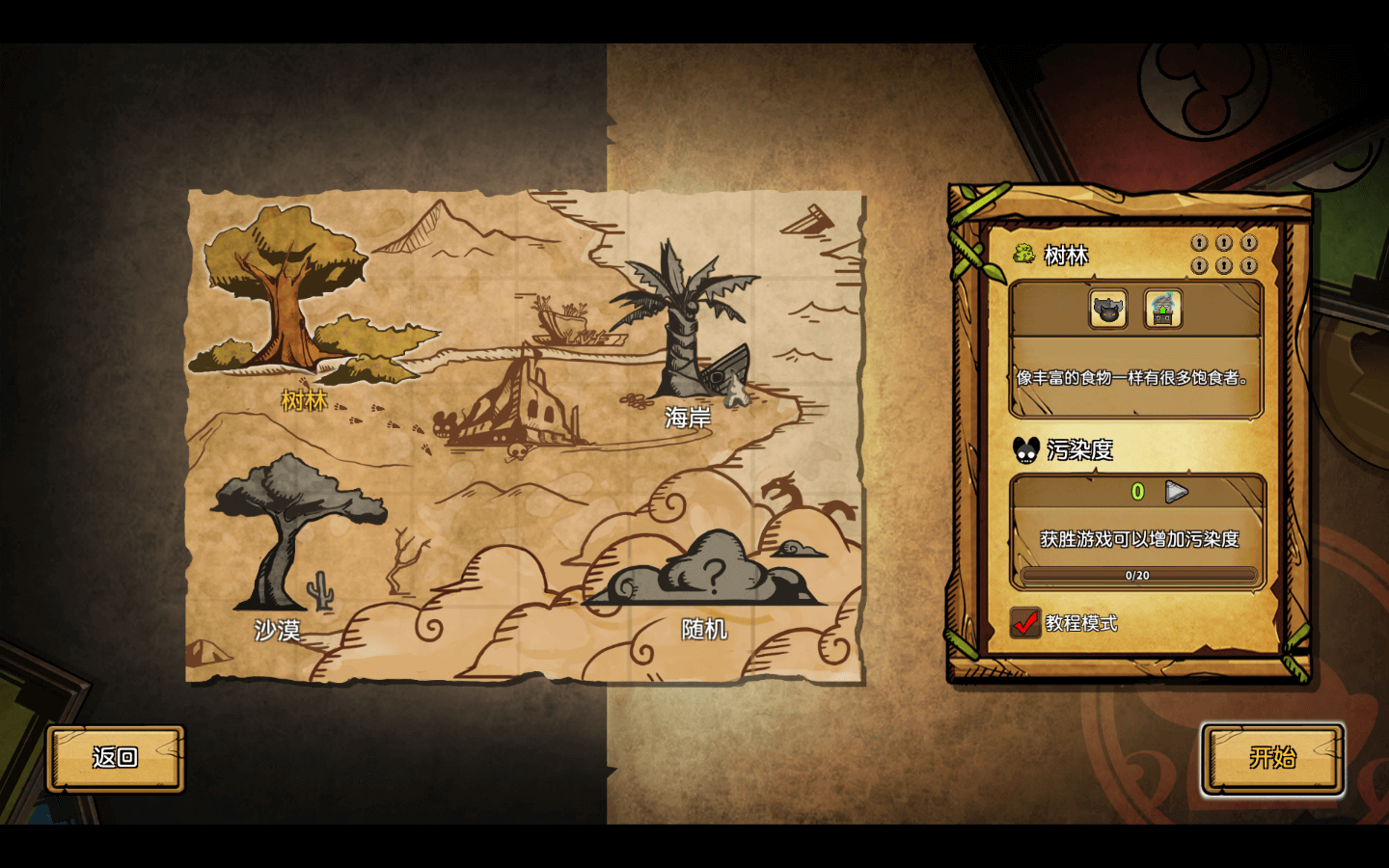
Task: Start the game with 开始
Action: (x=1272, y=758)
